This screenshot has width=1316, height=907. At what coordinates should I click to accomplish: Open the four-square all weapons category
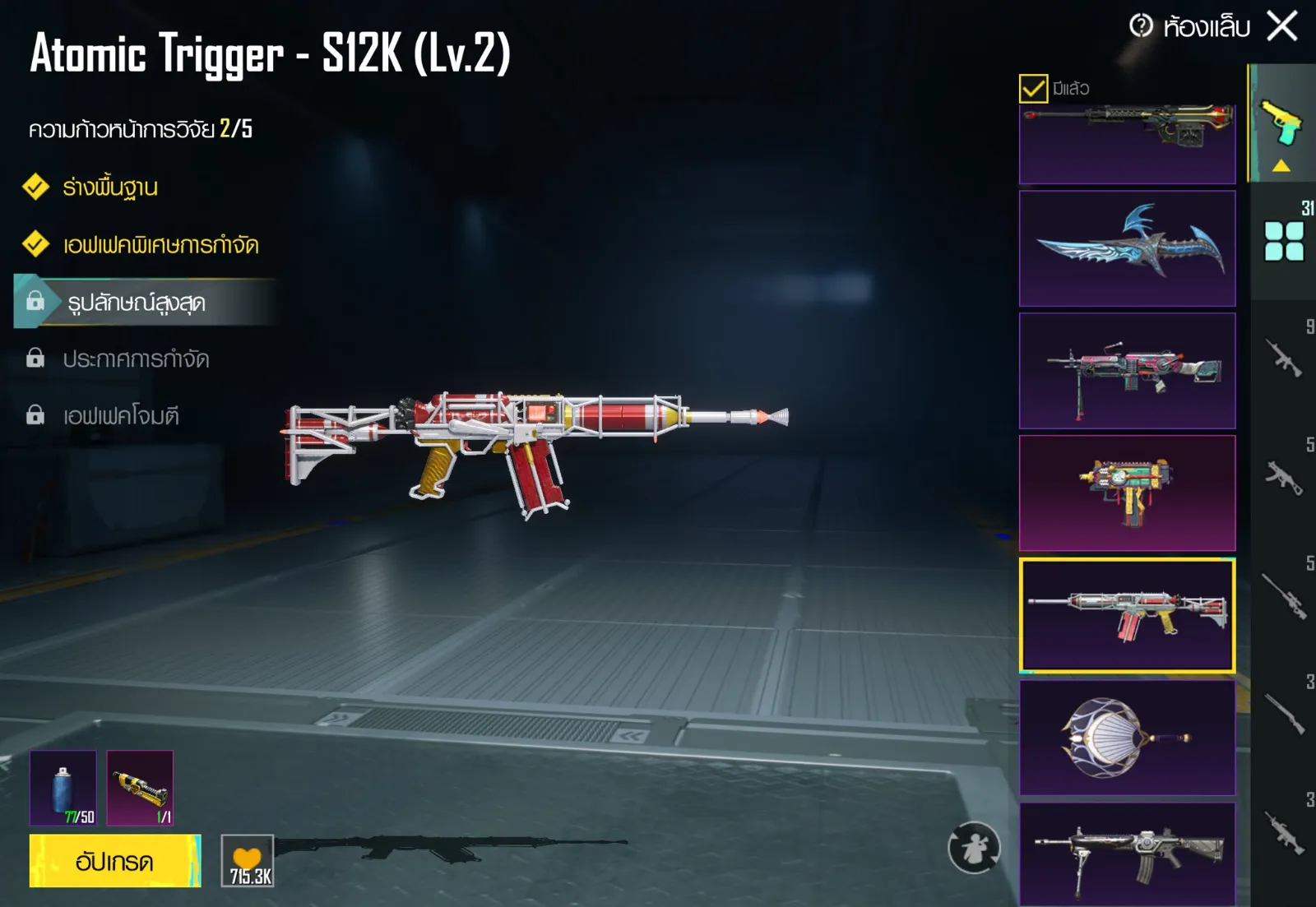pos(1284,241)
